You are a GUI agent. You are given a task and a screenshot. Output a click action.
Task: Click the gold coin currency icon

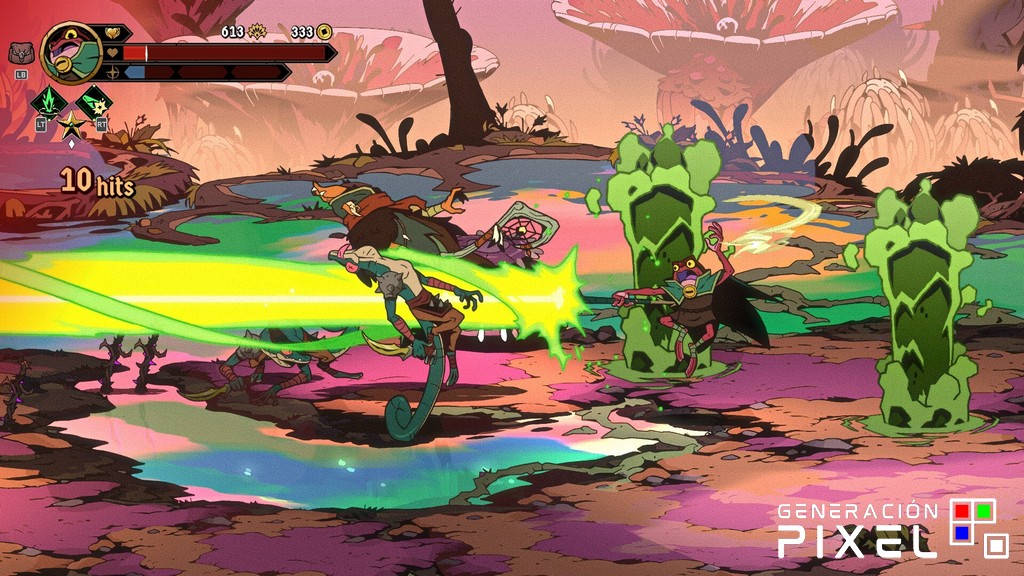click(x=324, y=32)
